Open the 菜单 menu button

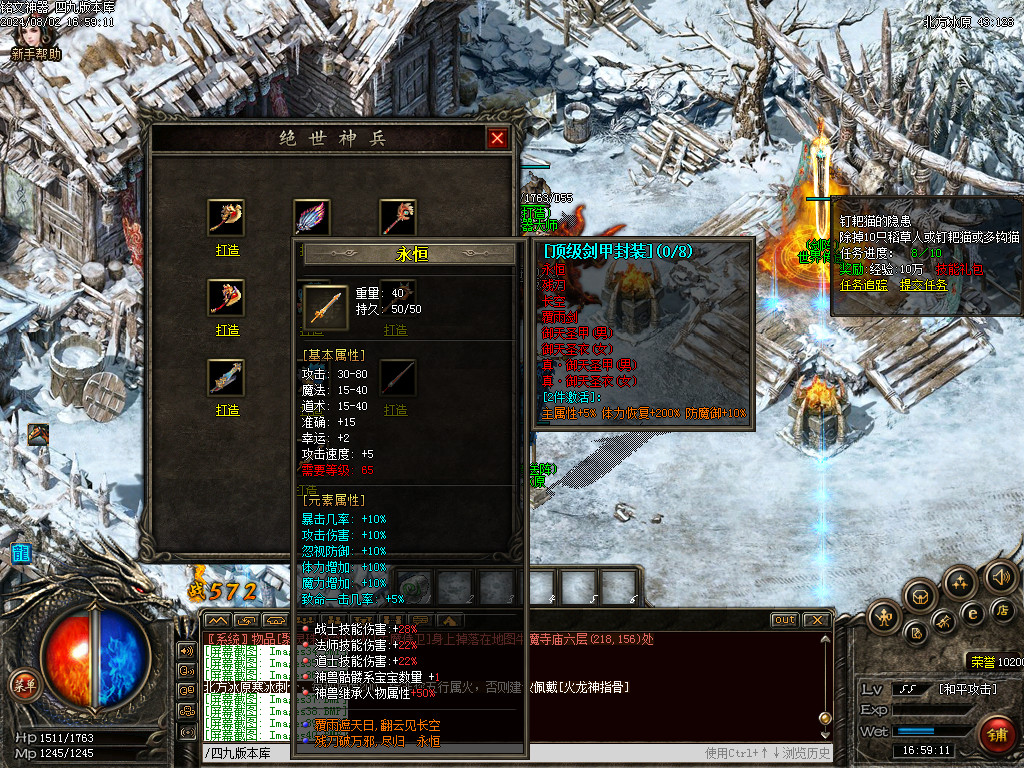(x=22, y=685)
